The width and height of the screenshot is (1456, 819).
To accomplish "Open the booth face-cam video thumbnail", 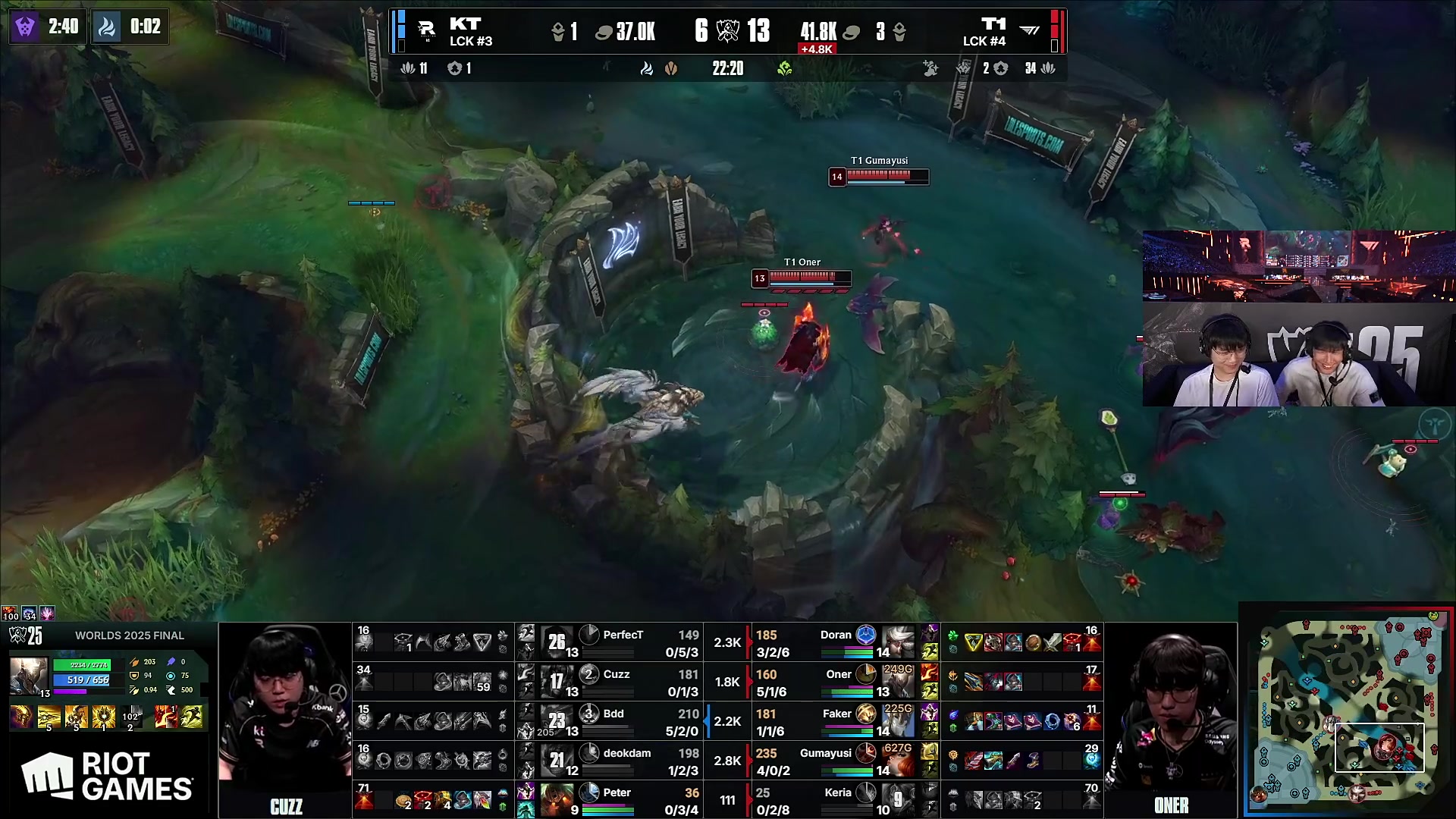I will point(1298,318).
